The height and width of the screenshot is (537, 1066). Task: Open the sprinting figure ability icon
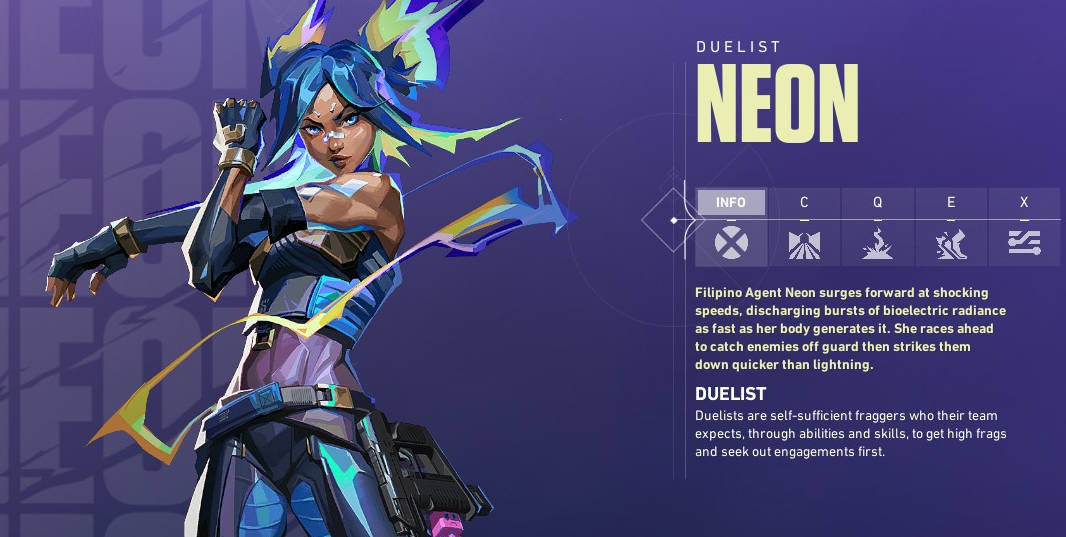951,243
